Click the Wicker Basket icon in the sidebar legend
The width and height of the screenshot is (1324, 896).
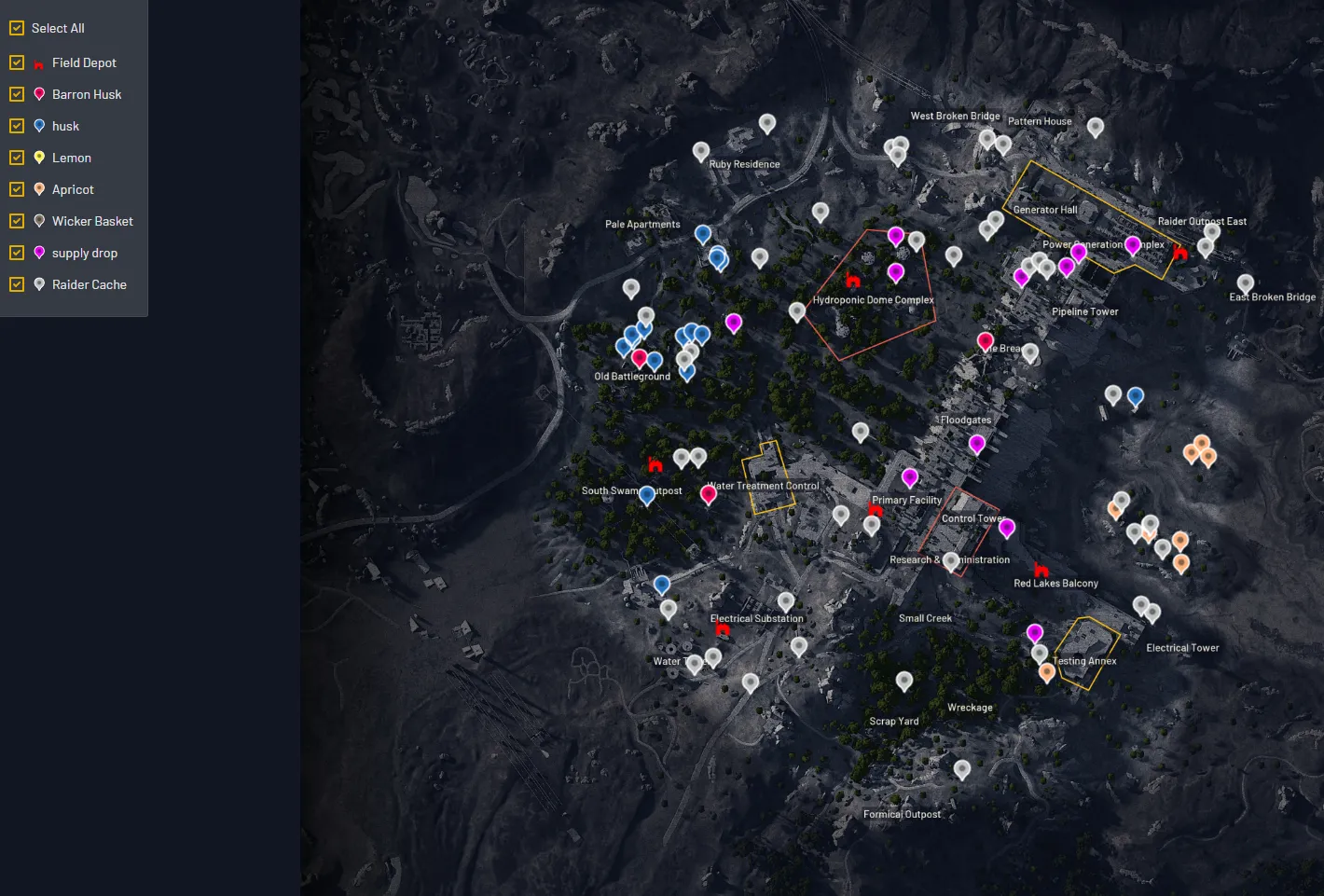pyautogui.click(x=38, y=221)
